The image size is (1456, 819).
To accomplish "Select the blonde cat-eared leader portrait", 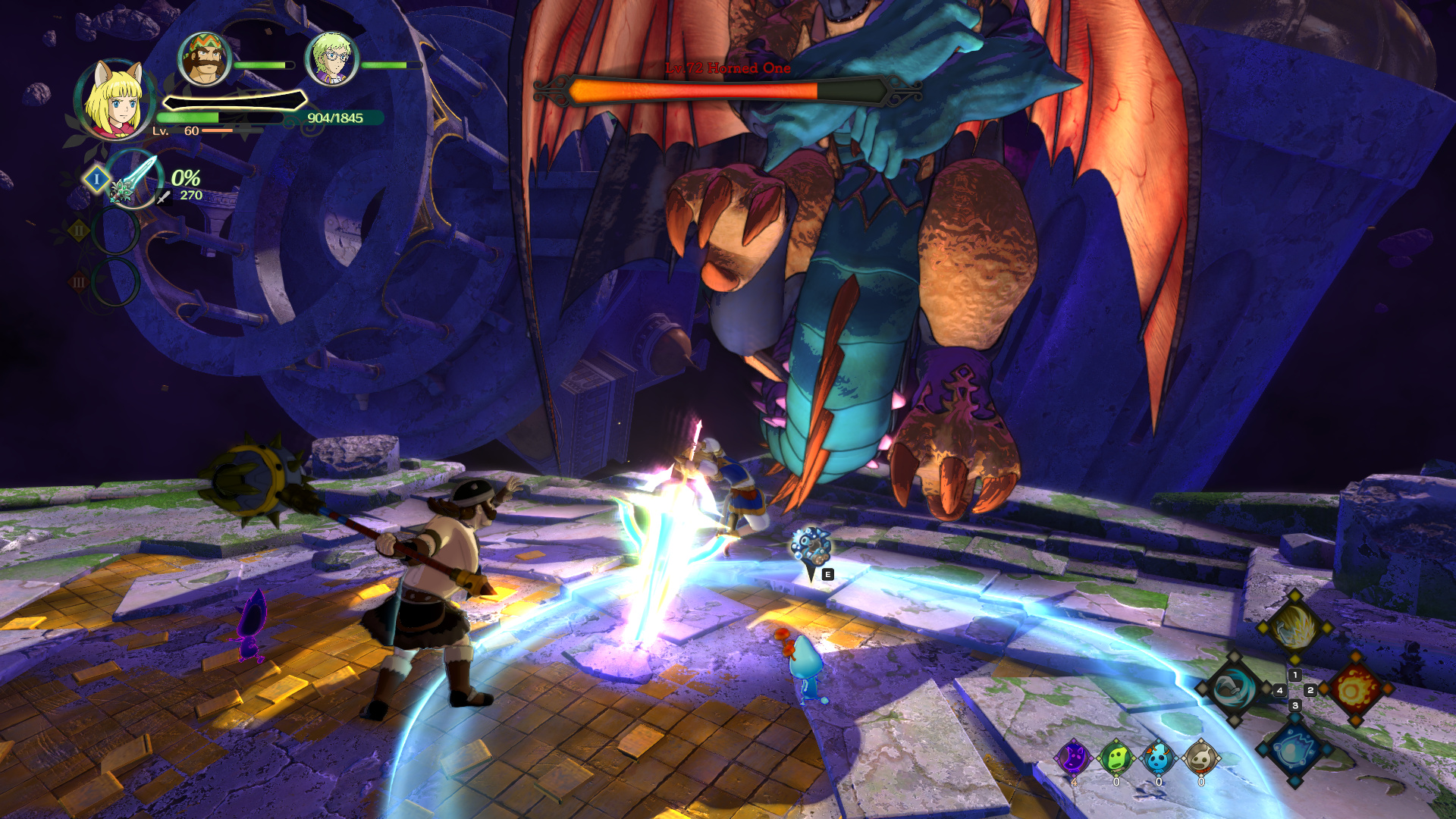I will click(114, 100).
